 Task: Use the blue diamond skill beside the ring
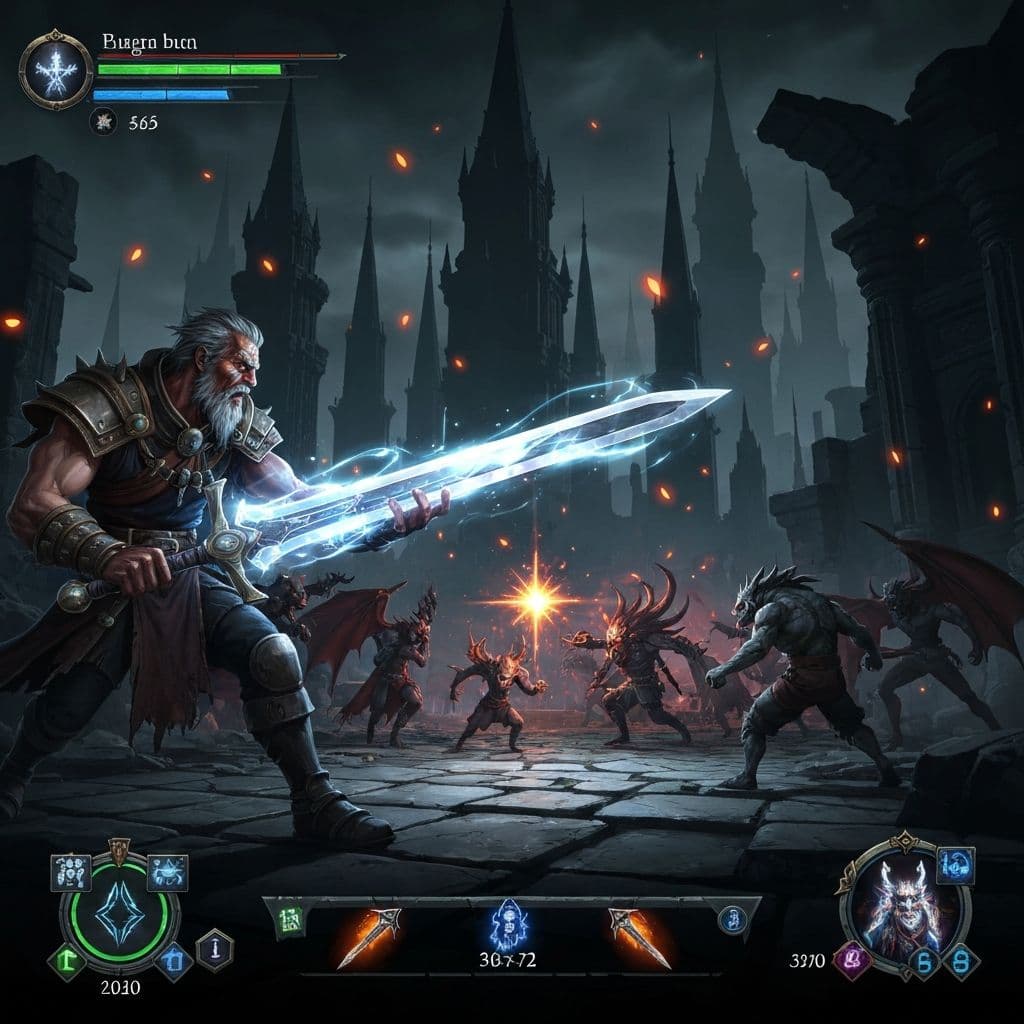click(176, 960)
